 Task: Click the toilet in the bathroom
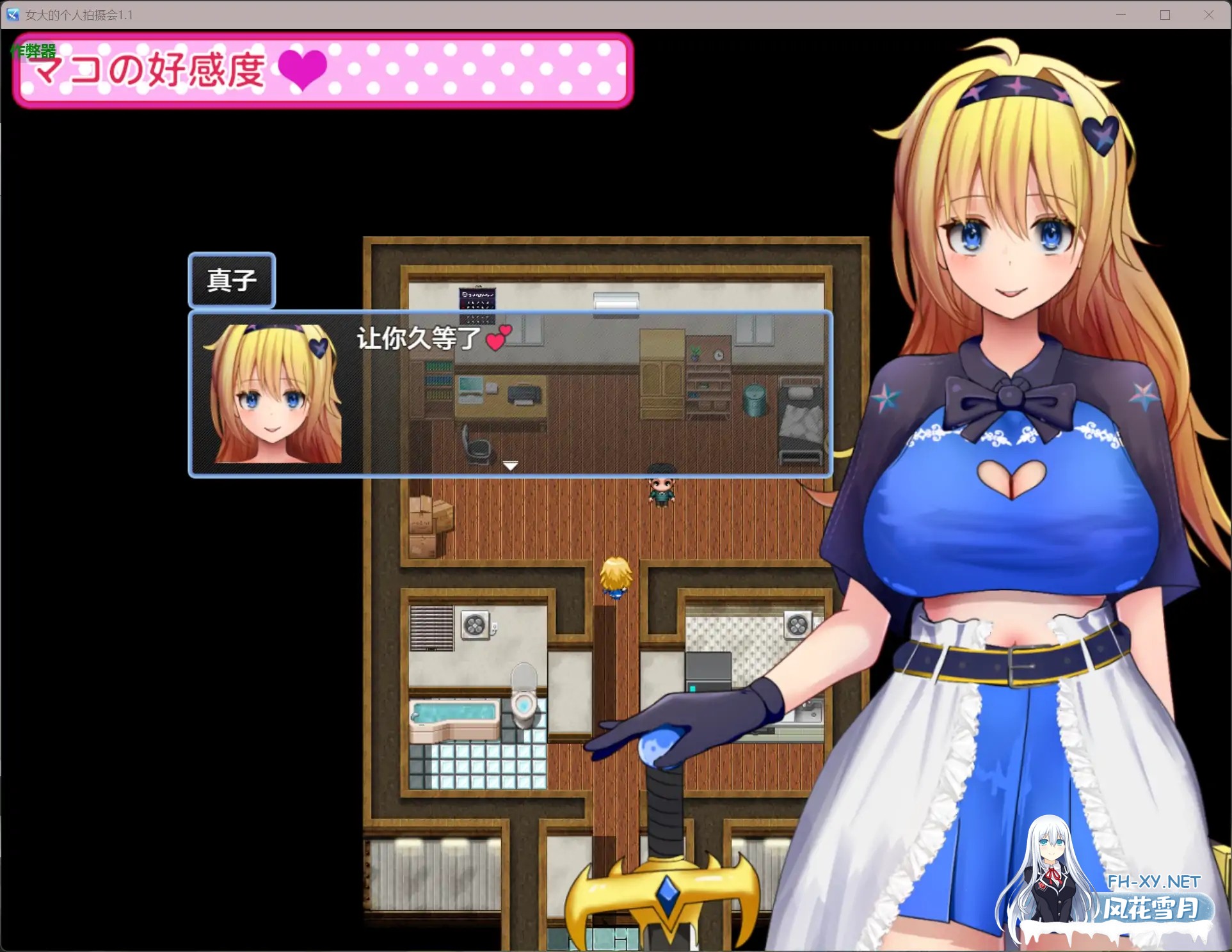(524, 697)
